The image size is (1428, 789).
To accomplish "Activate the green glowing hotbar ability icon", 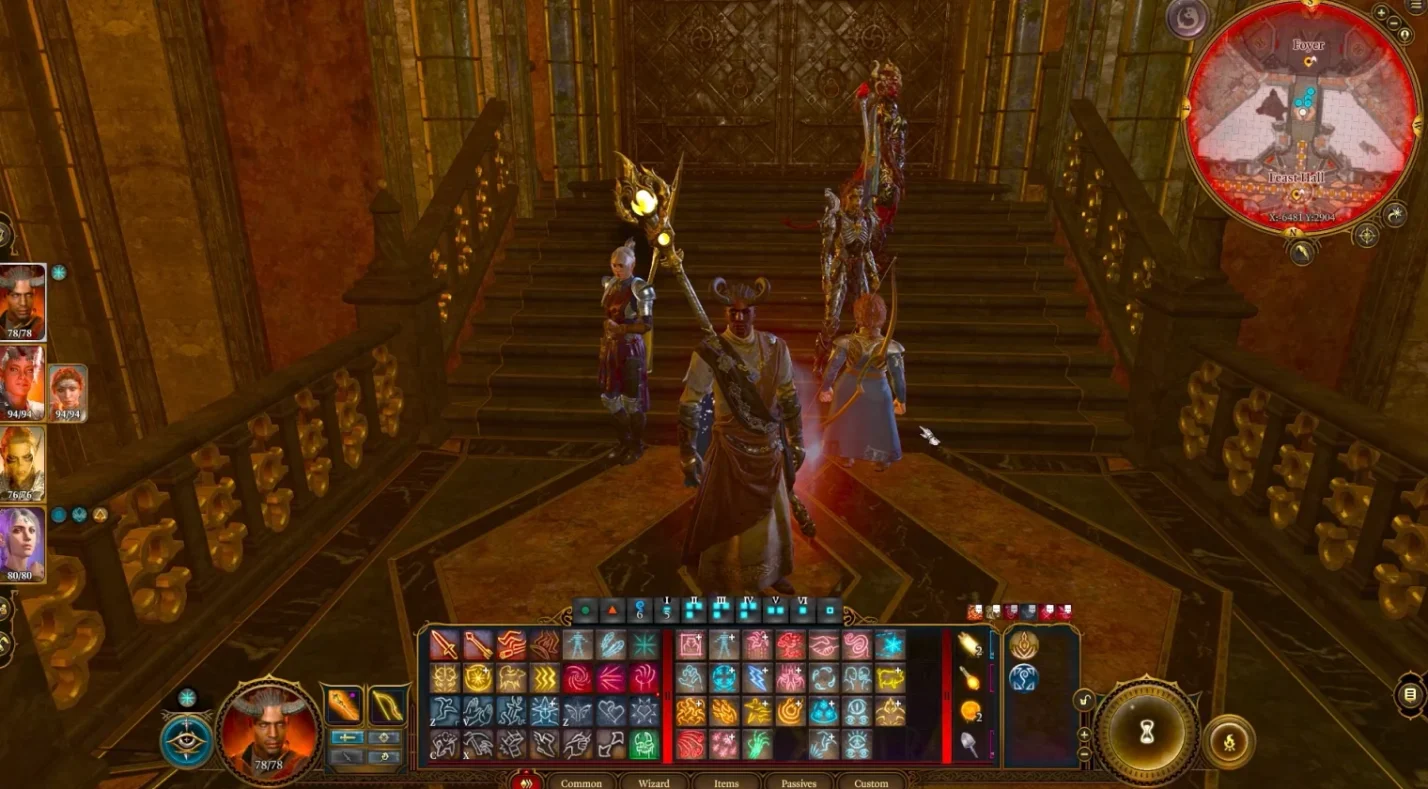I will coord(644,744).
